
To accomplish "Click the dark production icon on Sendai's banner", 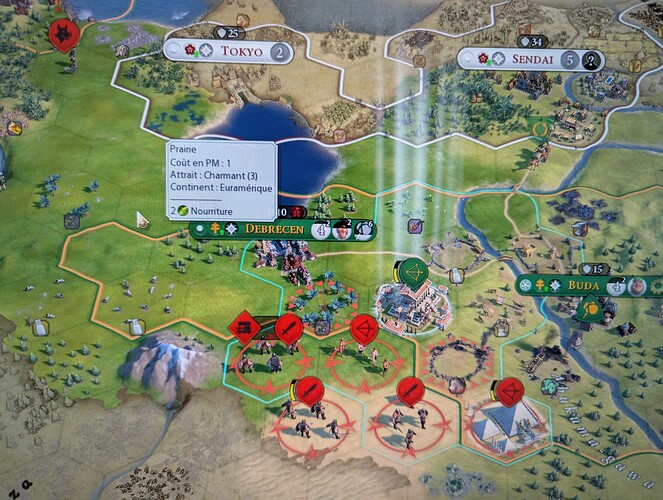I will (592, 60).
